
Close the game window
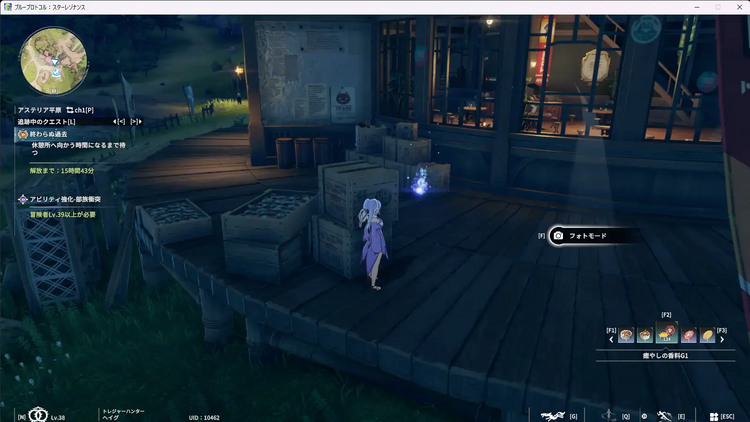coord(740,7)
